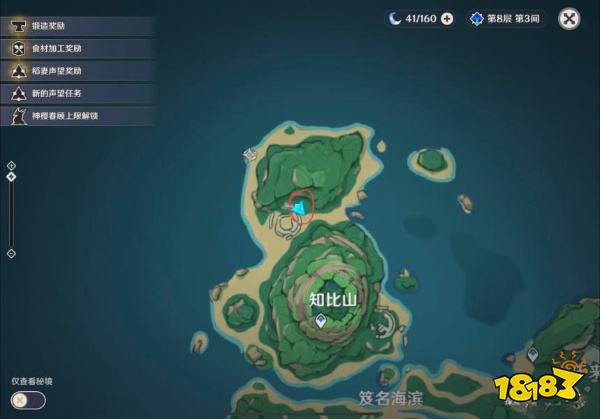Click the zoom-out button below the zoom slider
This screenshot has height=419, width=600.
click(x=11, y=253)
